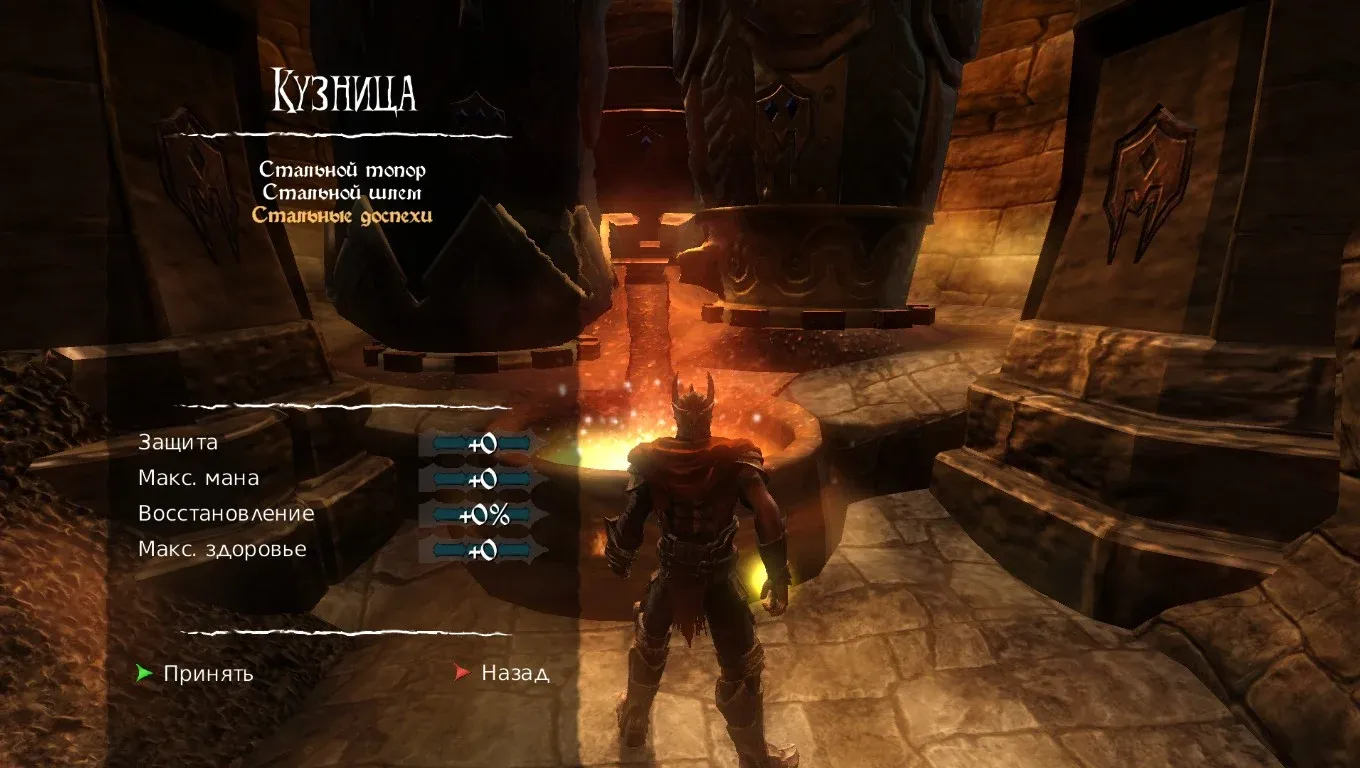Select Стальной топор from the forge list
This screenshot has height=768, width=1360.
point(342,171)
